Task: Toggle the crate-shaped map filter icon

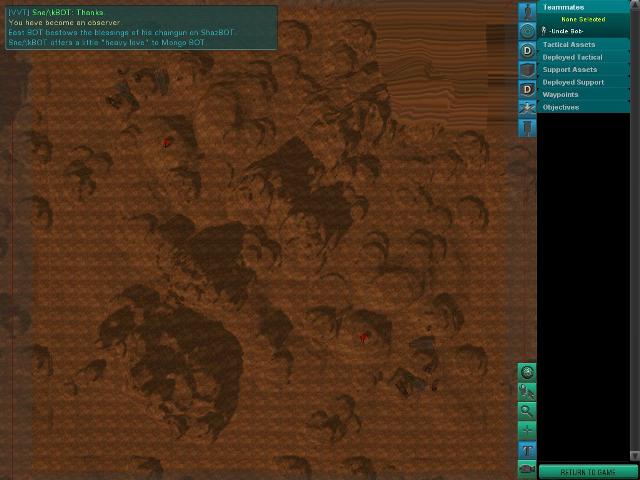Action: tap(527, 70)
